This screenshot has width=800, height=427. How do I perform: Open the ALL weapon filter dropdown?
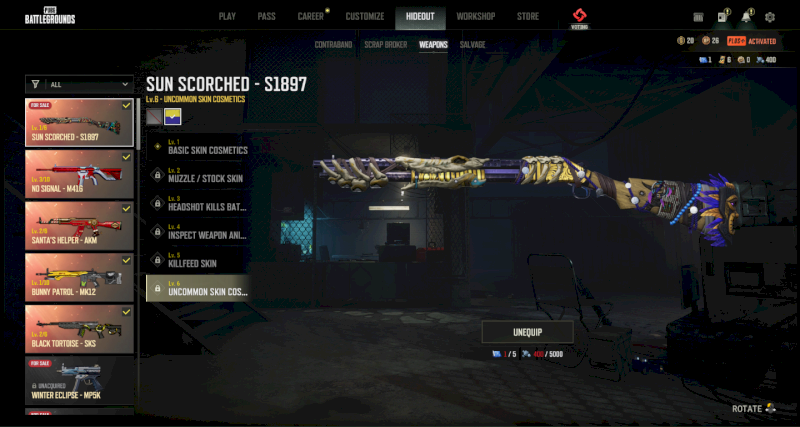click(x=80, y=85)
